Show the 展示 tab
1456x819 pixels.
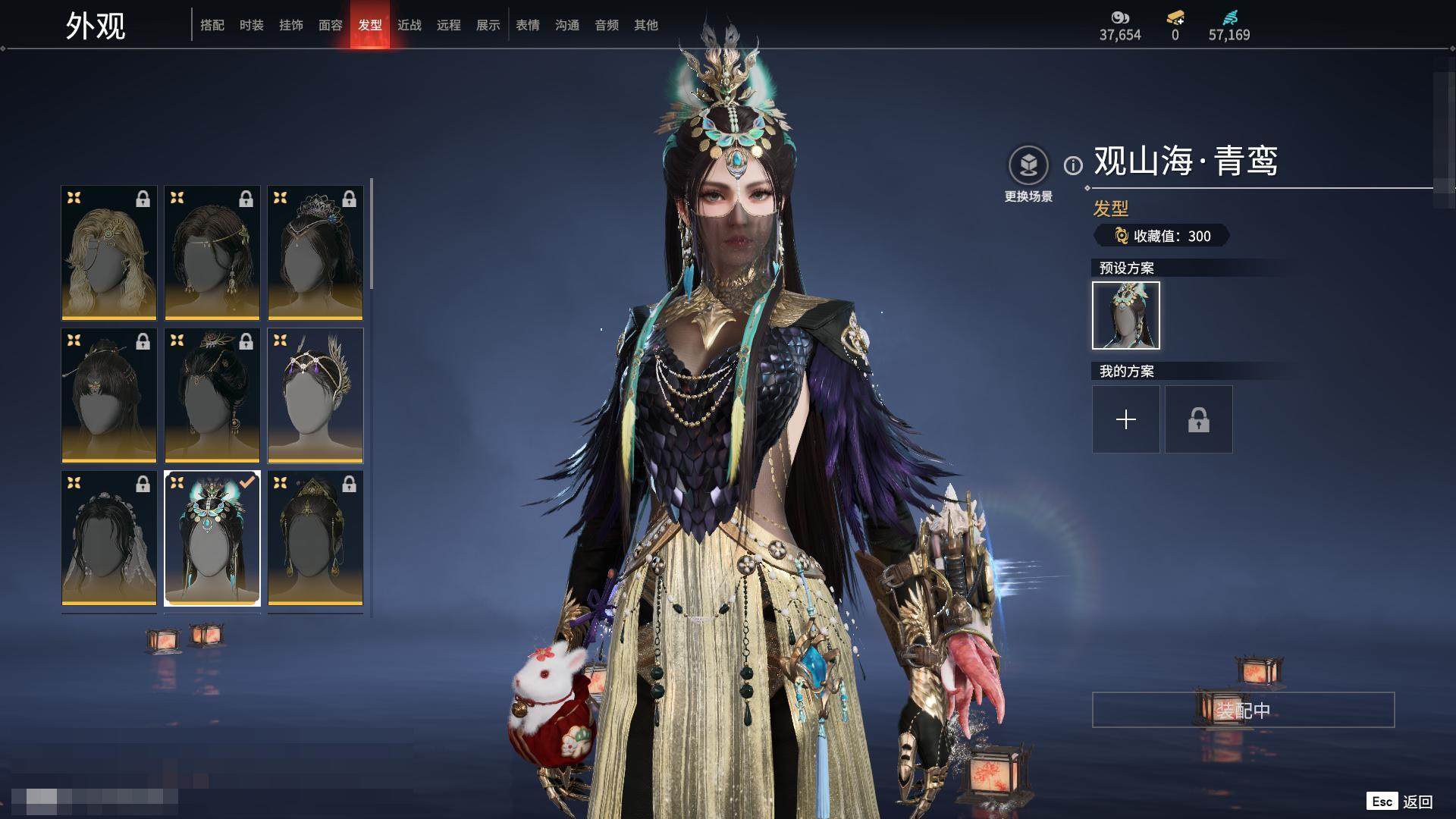pos(488,25)
